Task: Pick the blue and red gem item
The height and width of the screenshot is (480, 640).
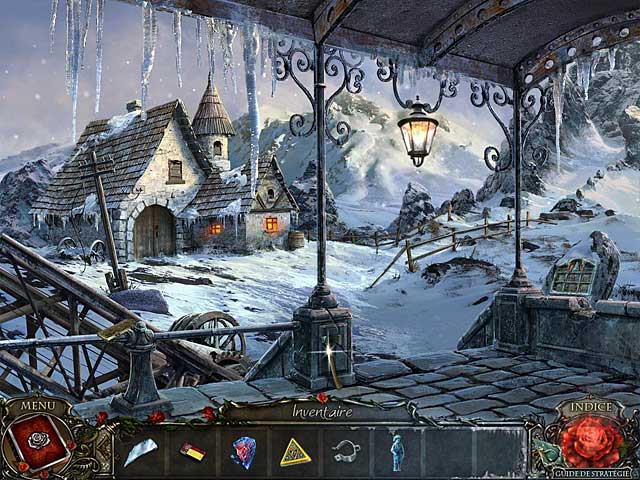Action: click(x=243, y=452)
